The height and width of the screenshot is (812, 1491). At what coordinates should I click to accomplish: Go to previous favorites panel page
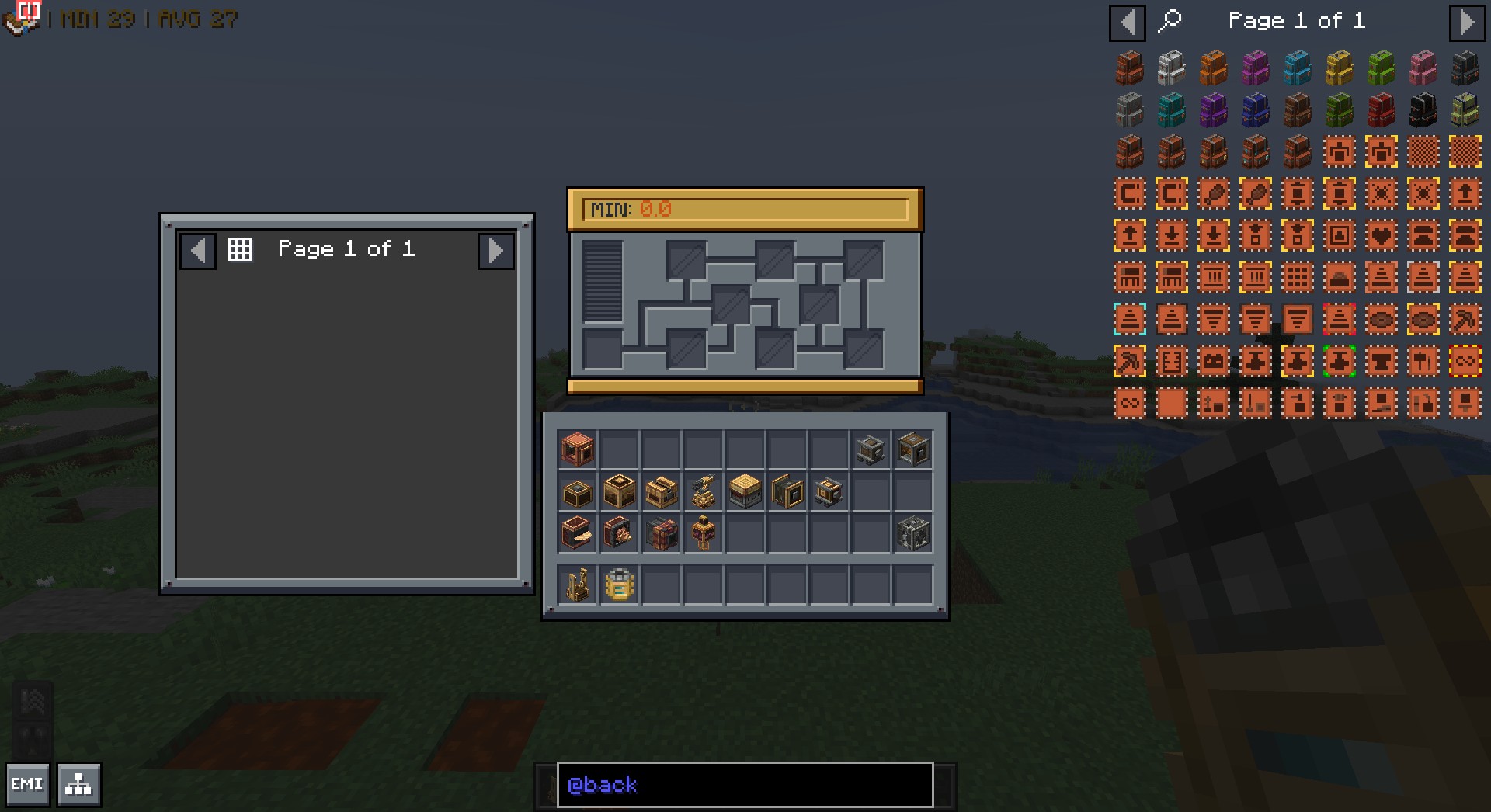click(198, 251)
